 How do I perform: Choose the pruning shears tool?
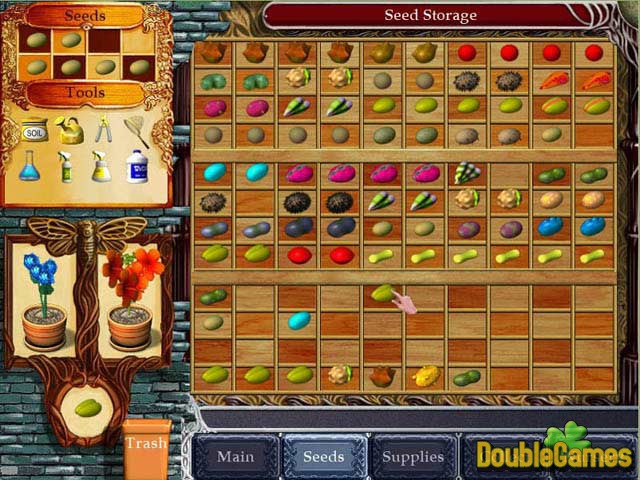(x=101, y=128)
